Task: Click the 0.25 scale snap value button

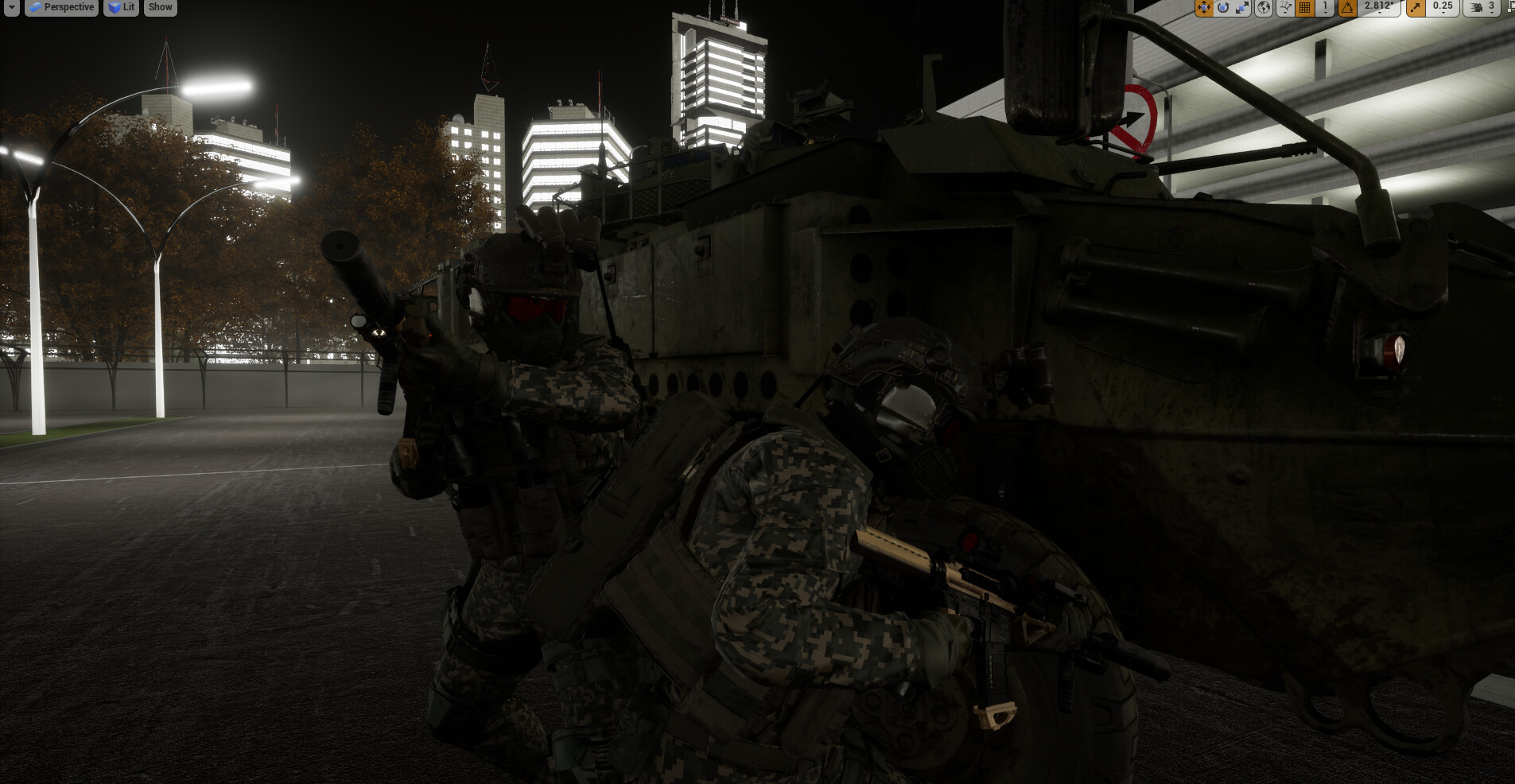Action: [1441, 6]
